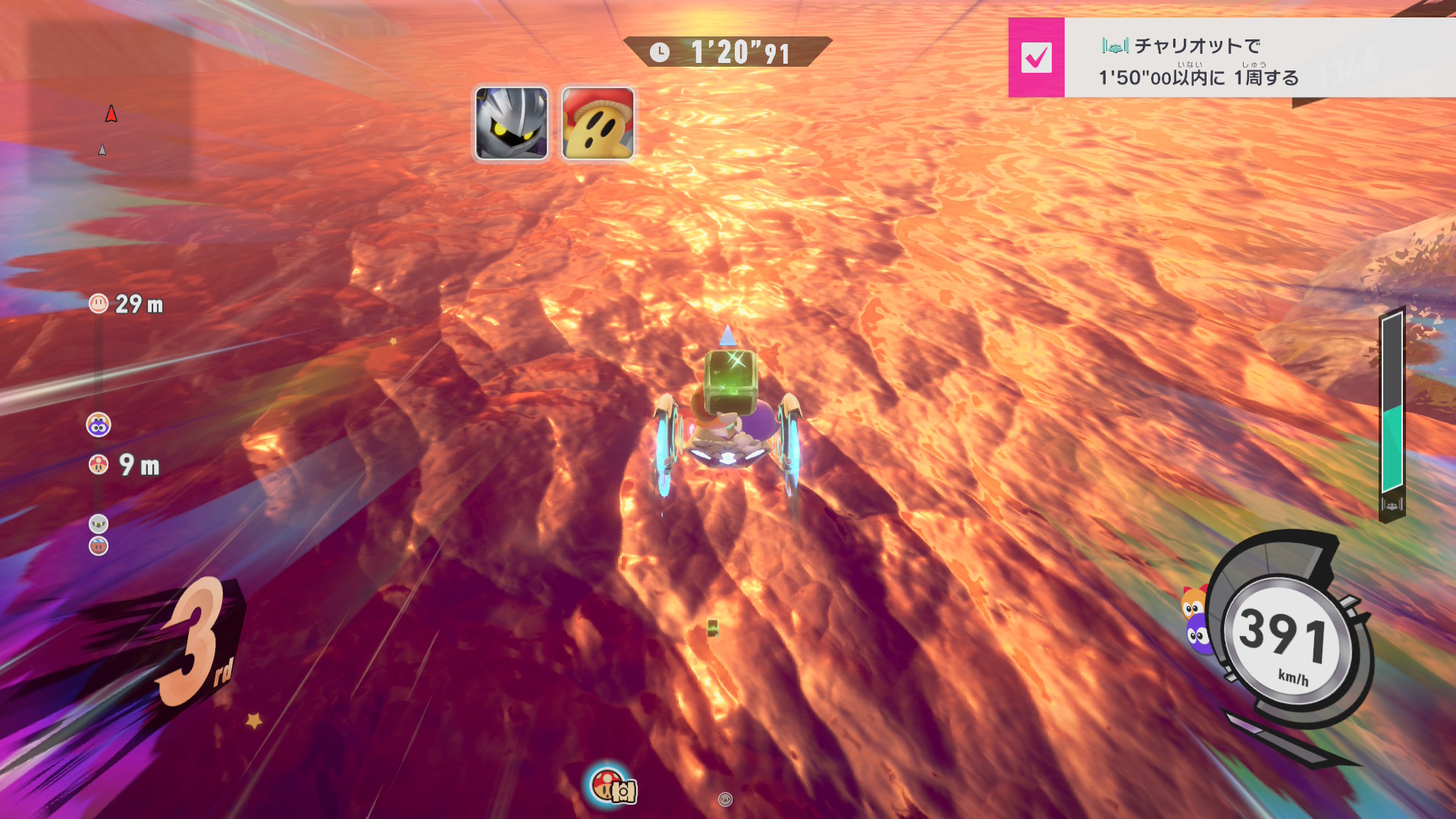Screen dimensions: 1456x819
Task: Click the rider icon beside 29 m
Action: (99, 304)
